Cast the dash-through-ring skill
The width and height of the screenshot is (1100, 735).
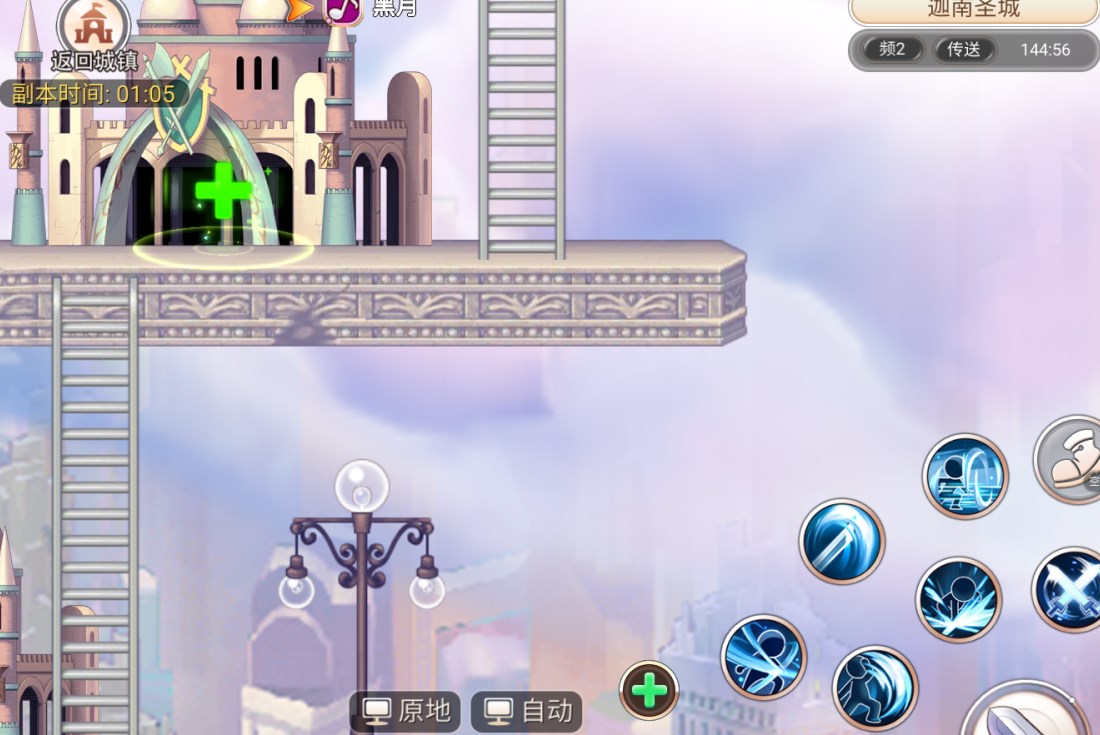(965, 476)
